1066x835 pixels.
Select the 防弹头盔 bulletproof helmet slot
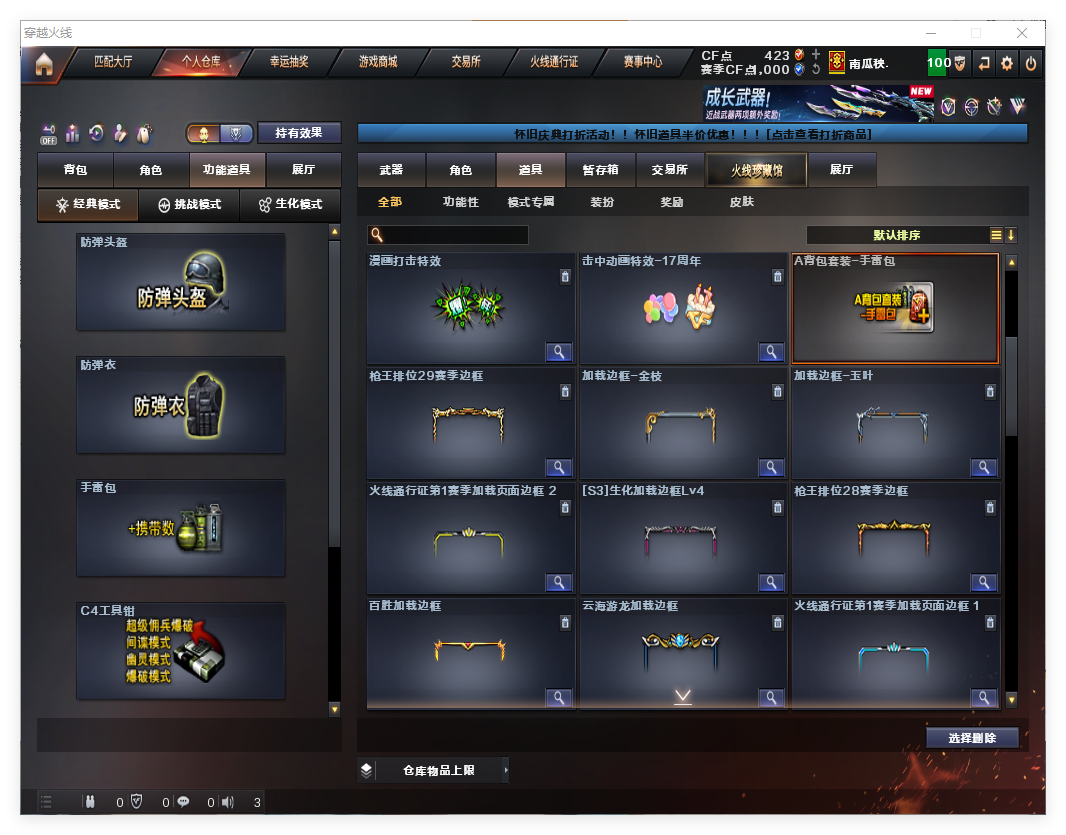point(181,283)
